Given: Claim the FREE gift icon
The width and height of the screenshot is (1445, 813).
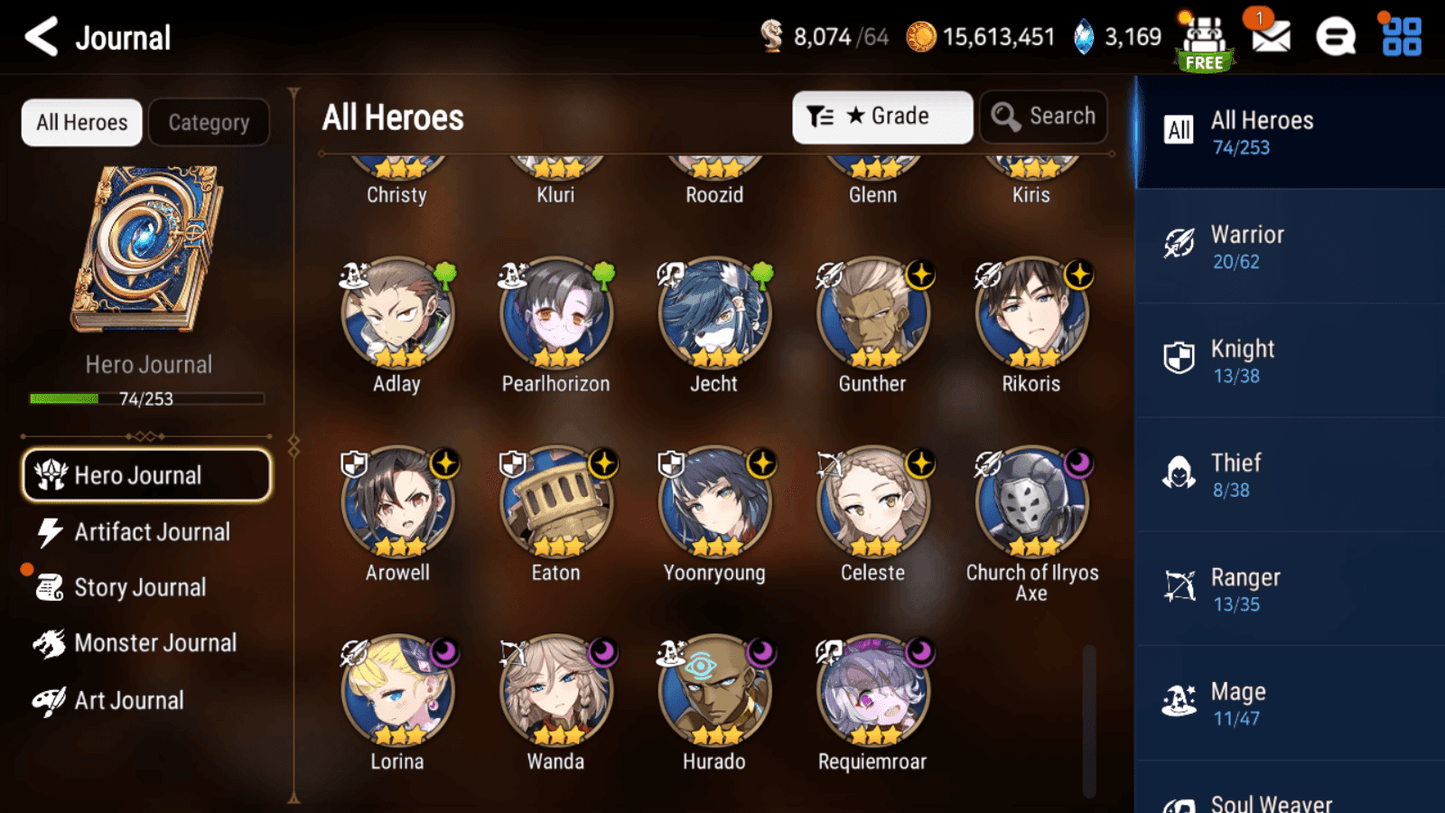Looking at the screenshot, I should [1204, 43].
